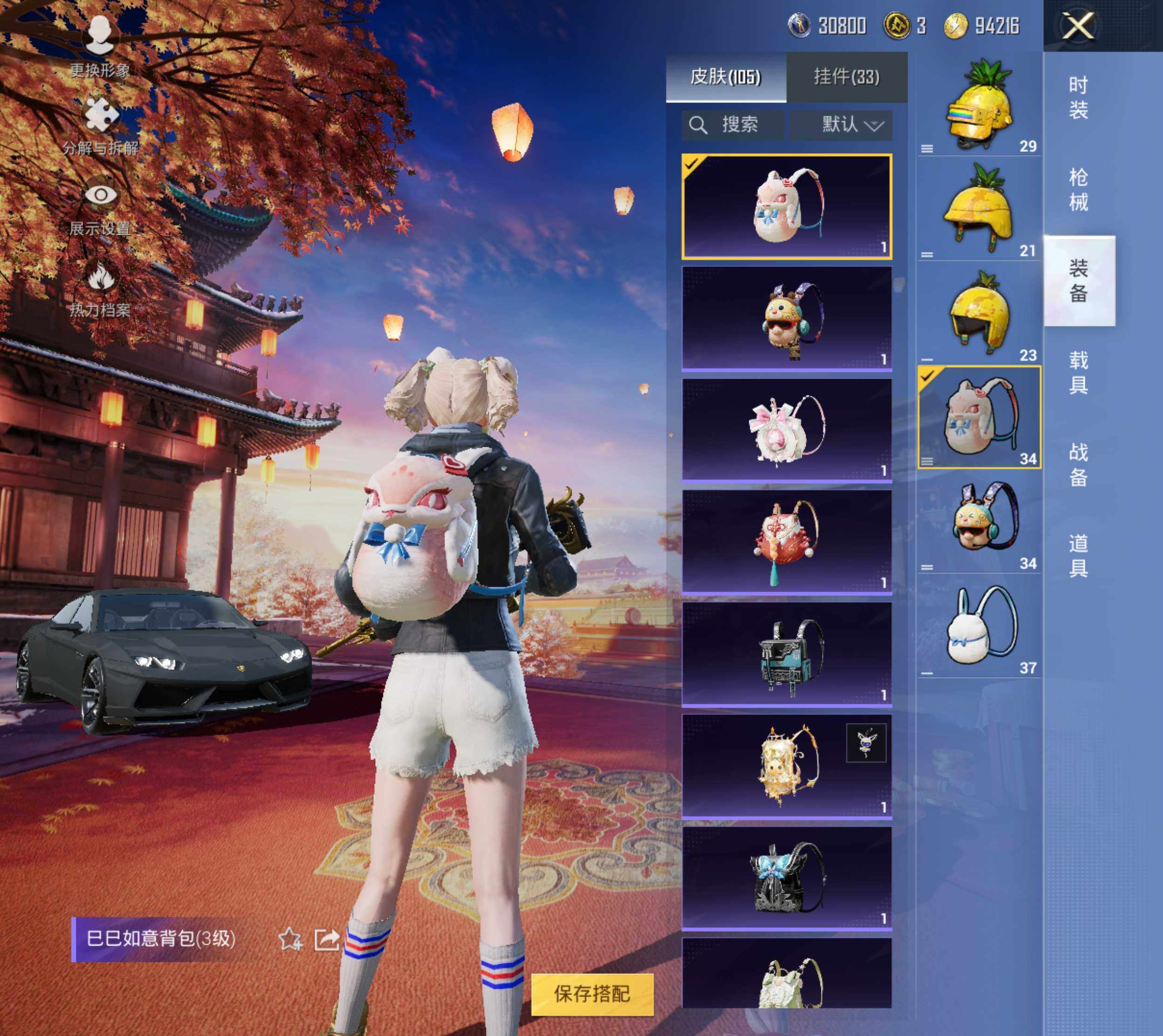1163x1036 pixels.
Task: Go to the 载具 vehicles category
Action: pos(1078,373)
